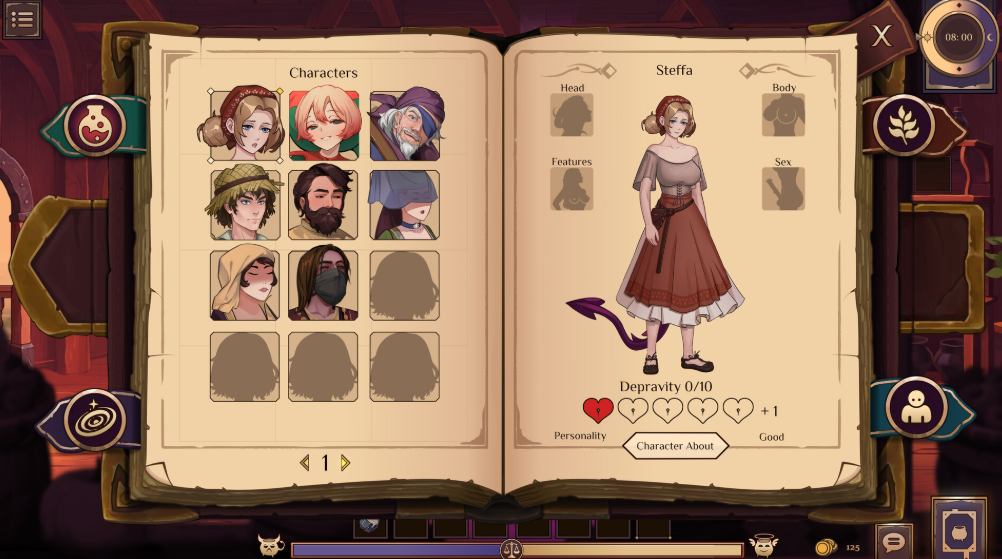Select Steffa's portrait with red headband

pos(245,126)
